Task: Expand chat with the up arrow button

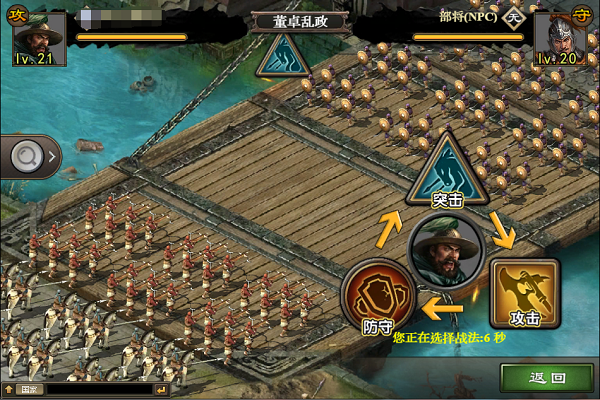Action: pyautogui.click(x=9, y=389)
